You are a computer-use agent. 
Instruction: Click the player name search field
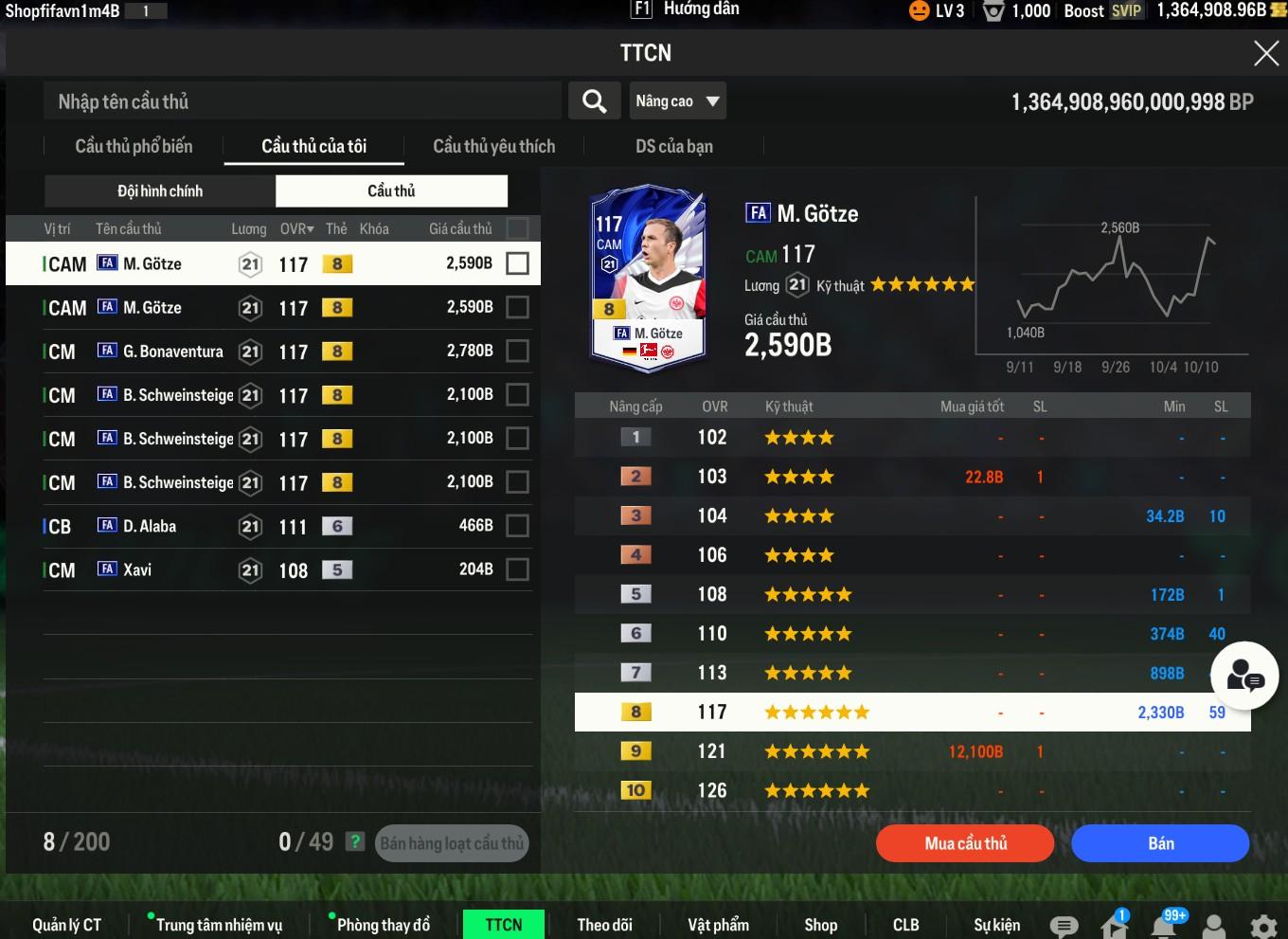(303, 101)
